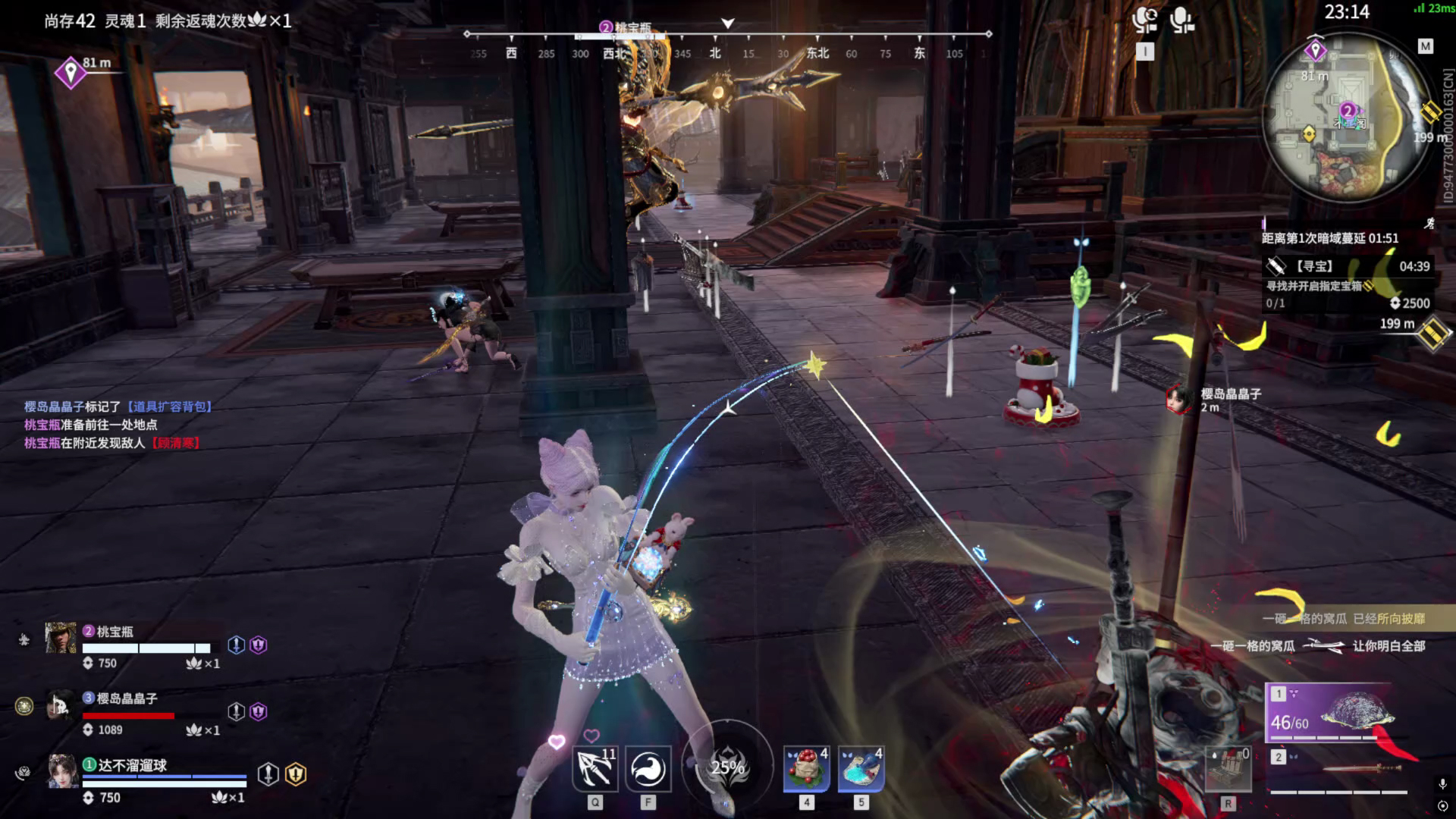Toggle the microphone icon beside the speaker

click(1181, 20)
